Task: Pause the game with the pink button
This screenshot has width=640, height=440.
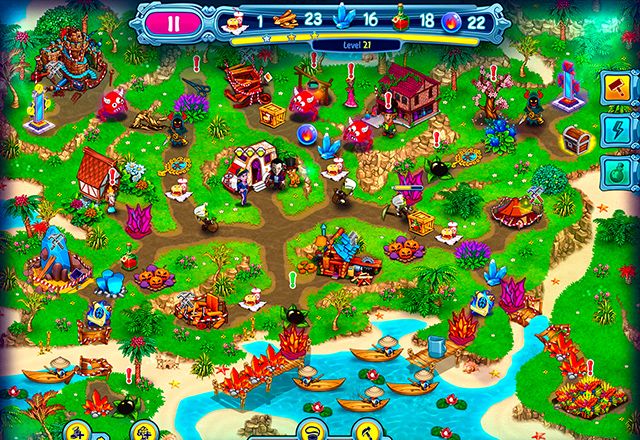Action: [174, 24]
